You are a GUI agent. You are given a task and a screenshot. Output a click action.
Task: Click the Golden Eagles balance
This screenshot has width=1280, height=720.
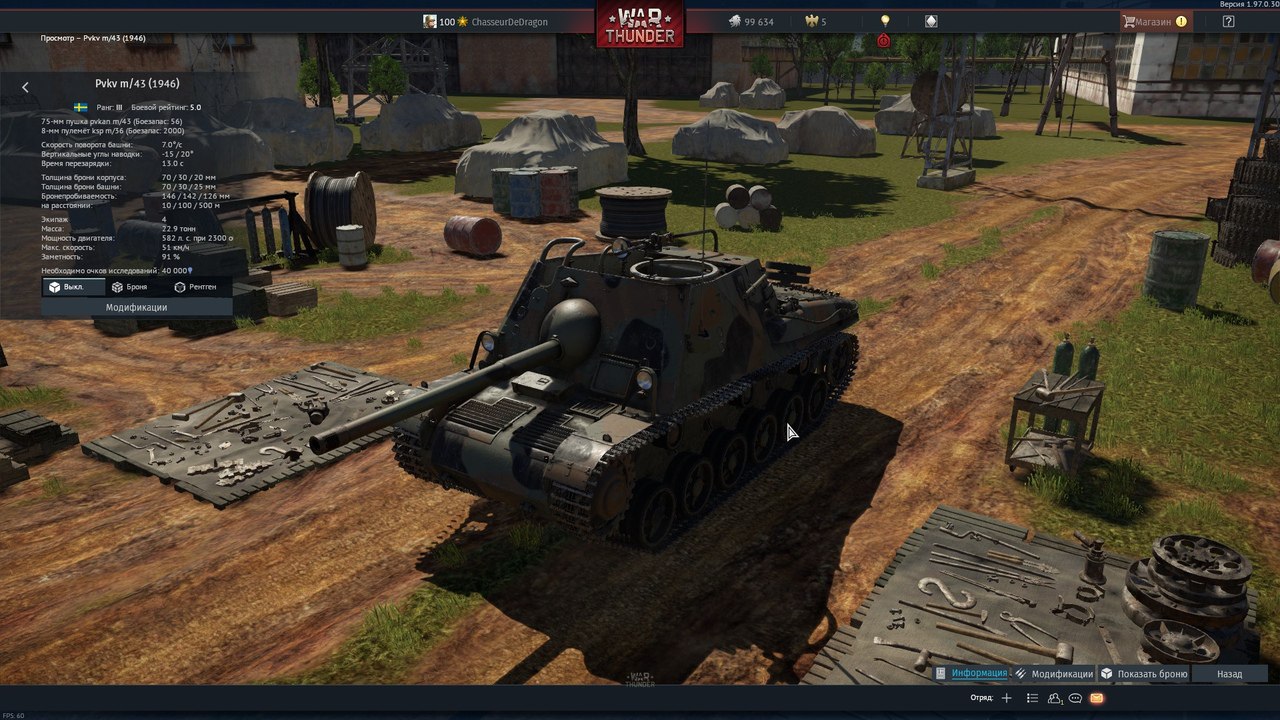[x=814, y=22]
